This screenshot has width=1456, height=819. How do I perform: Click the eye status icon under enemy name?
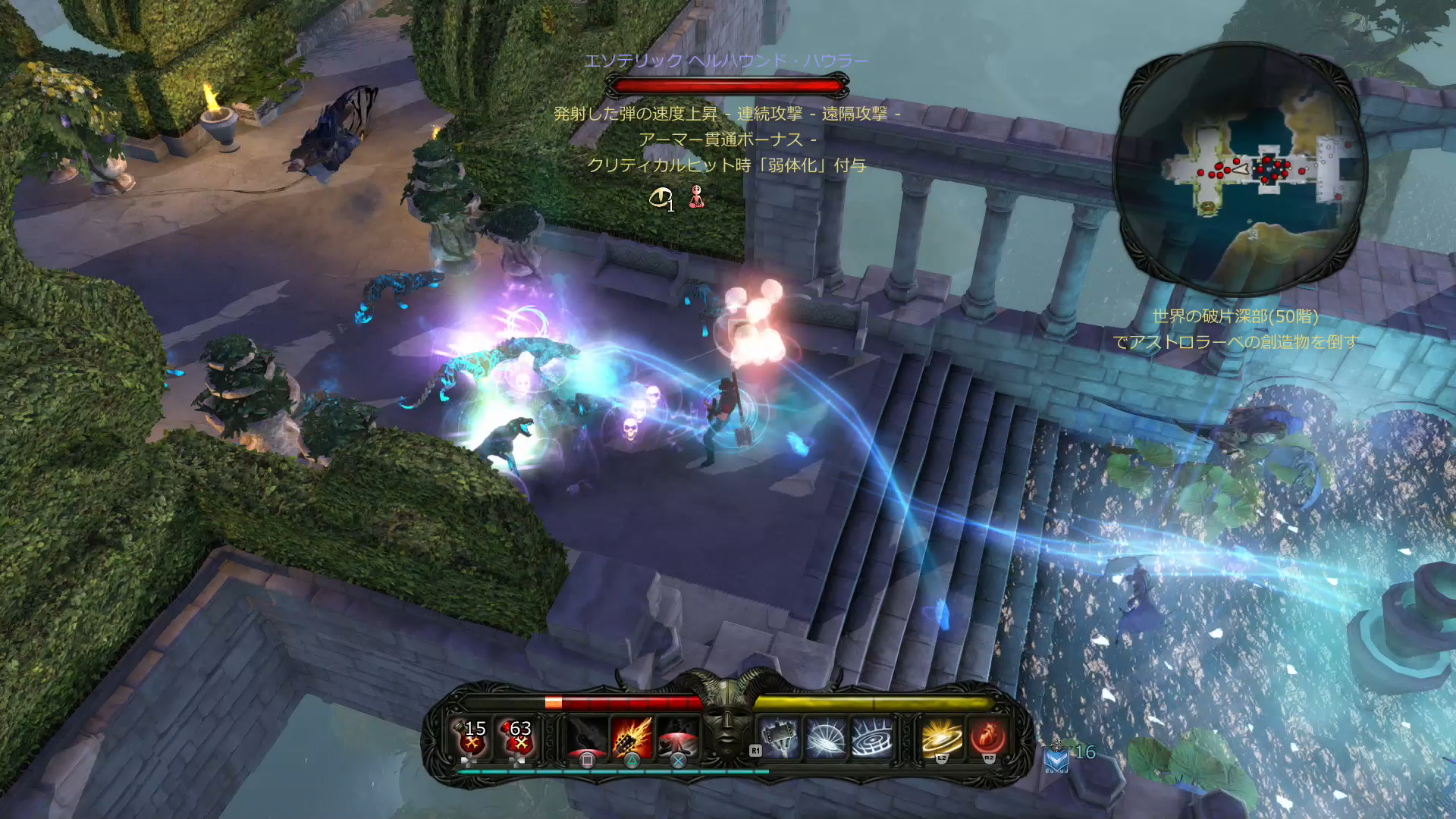pos(661,199)
